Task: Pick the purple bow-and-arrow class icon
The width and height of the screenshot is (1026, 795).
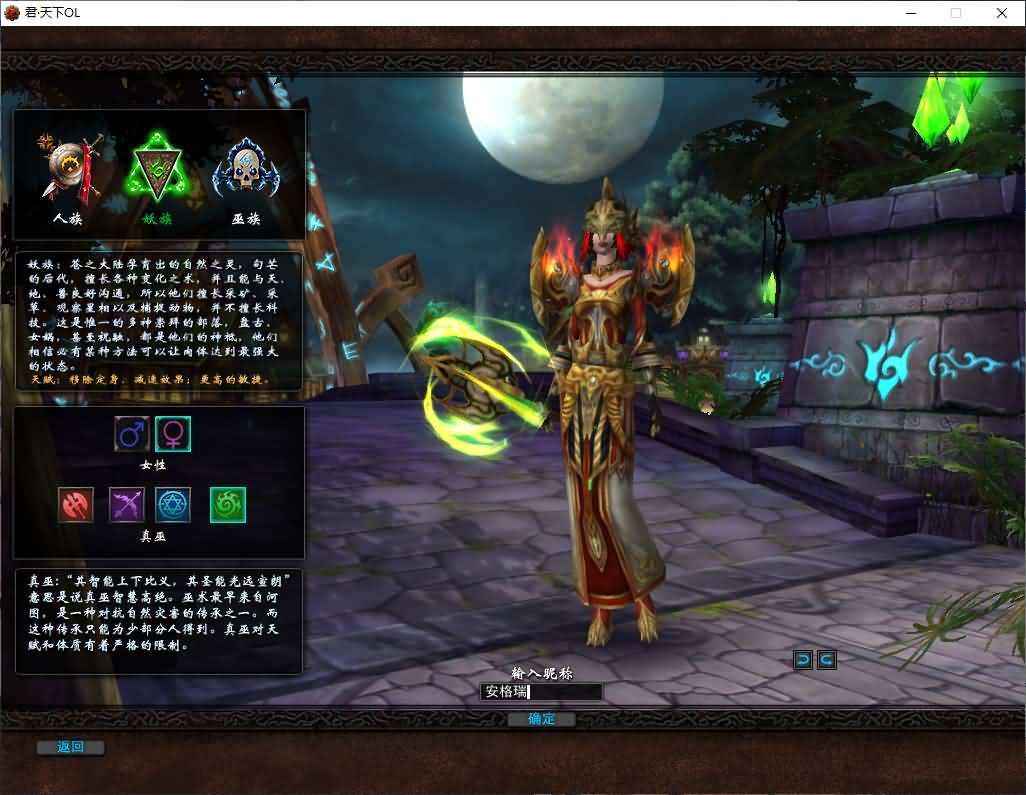Action: coord(127,505)
